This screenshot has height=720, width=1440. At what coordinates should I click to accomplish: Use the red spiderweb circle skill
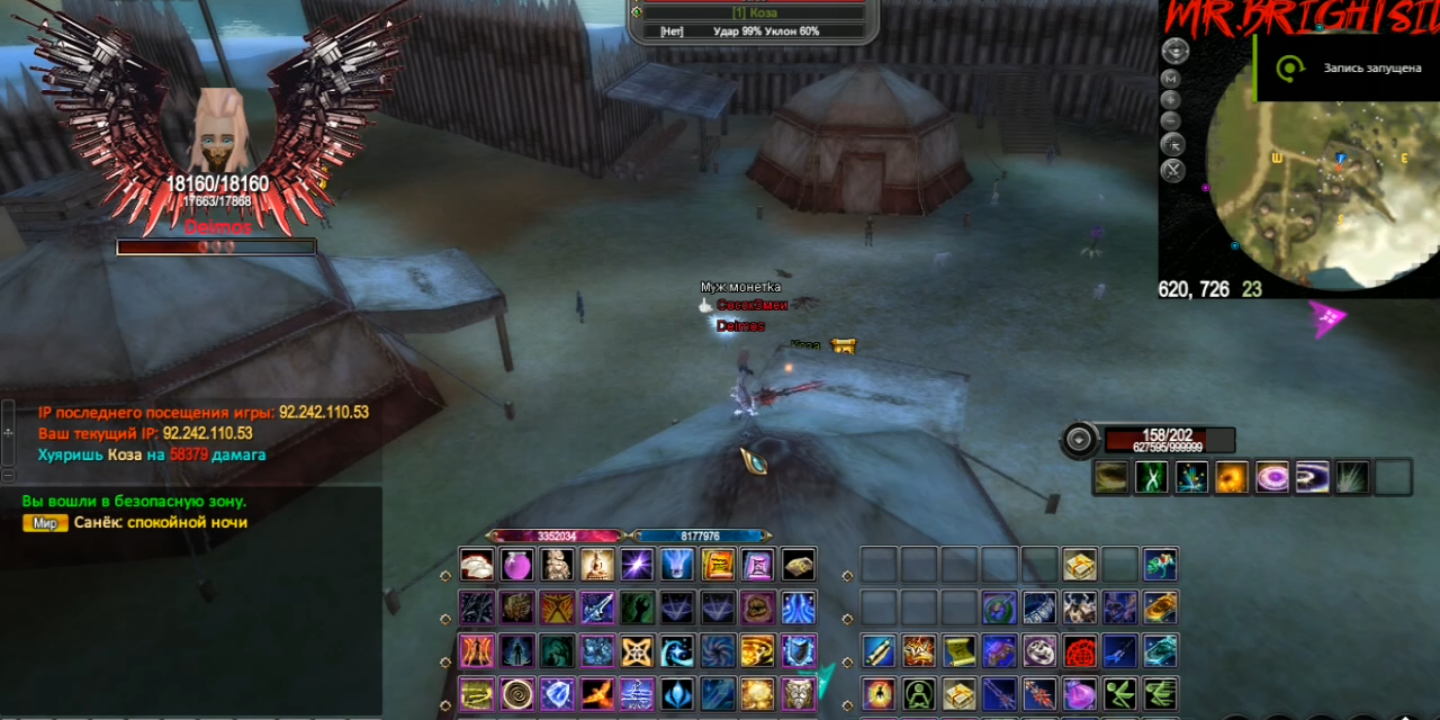tap(1079, 651)
